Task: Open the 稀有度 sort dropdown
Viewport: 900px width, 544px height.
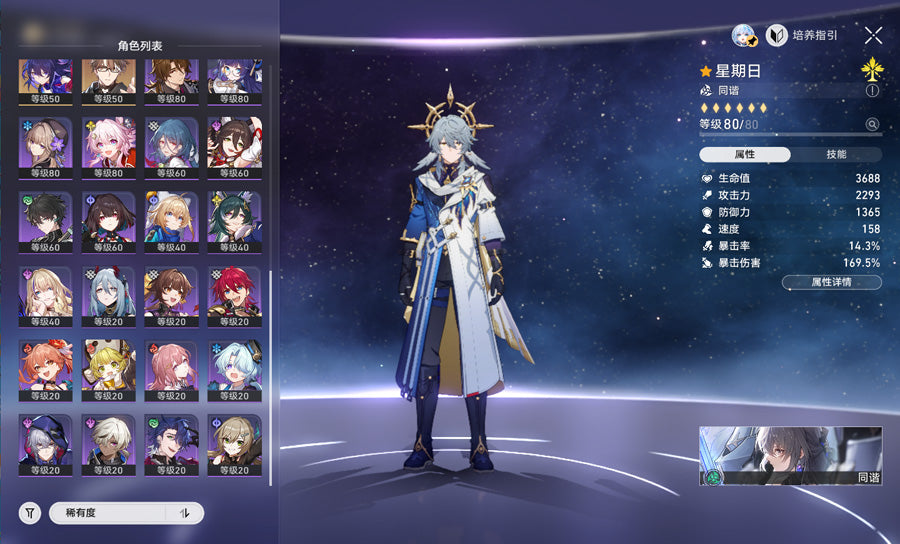Action: click(108, 513)
